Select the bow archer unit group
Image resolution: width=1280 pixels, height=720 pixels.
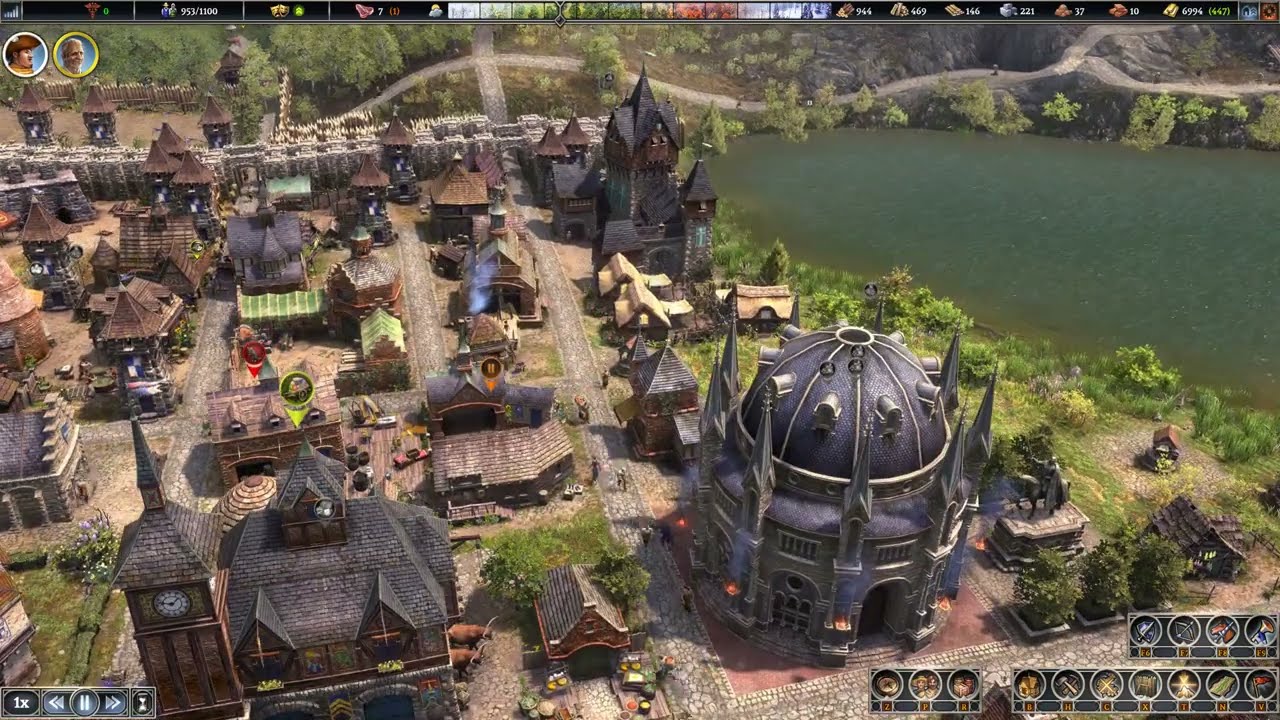1184,631
